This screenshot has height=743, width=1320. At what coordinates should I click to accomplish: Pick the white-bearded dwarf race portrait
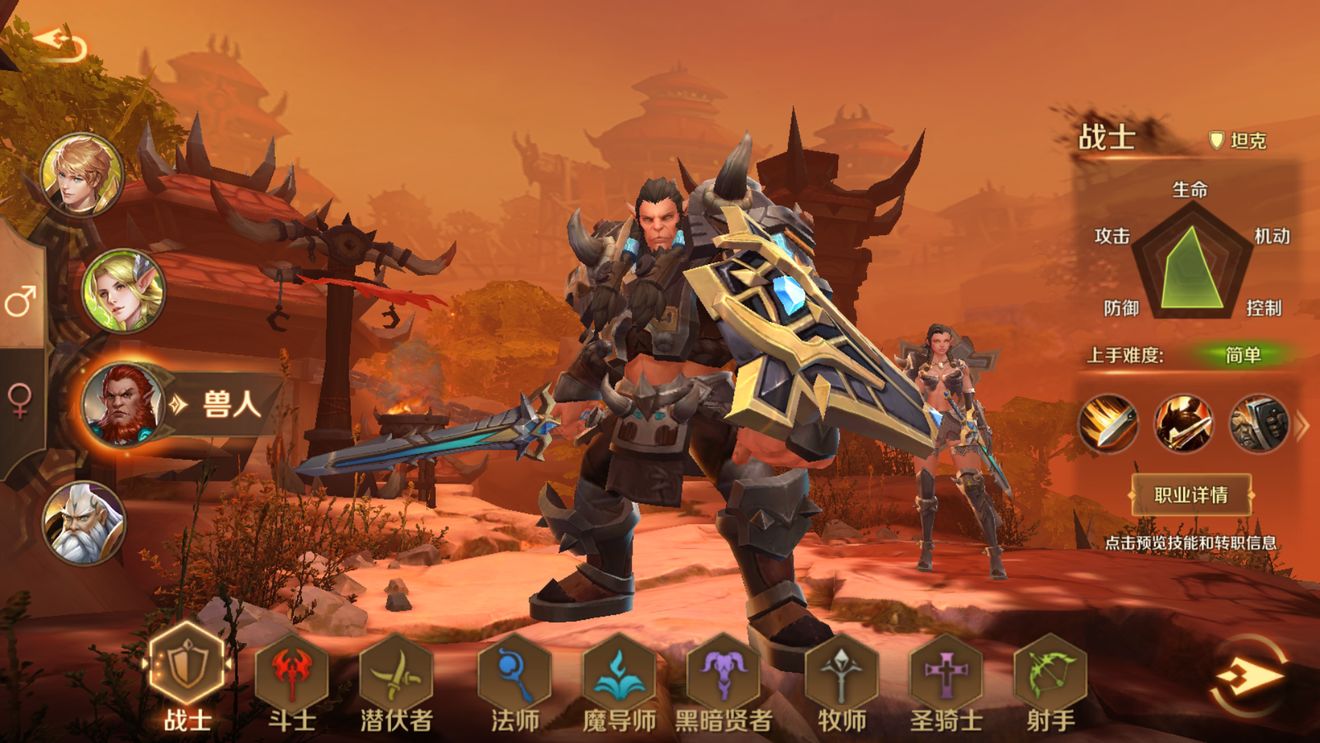pos(84,523)
